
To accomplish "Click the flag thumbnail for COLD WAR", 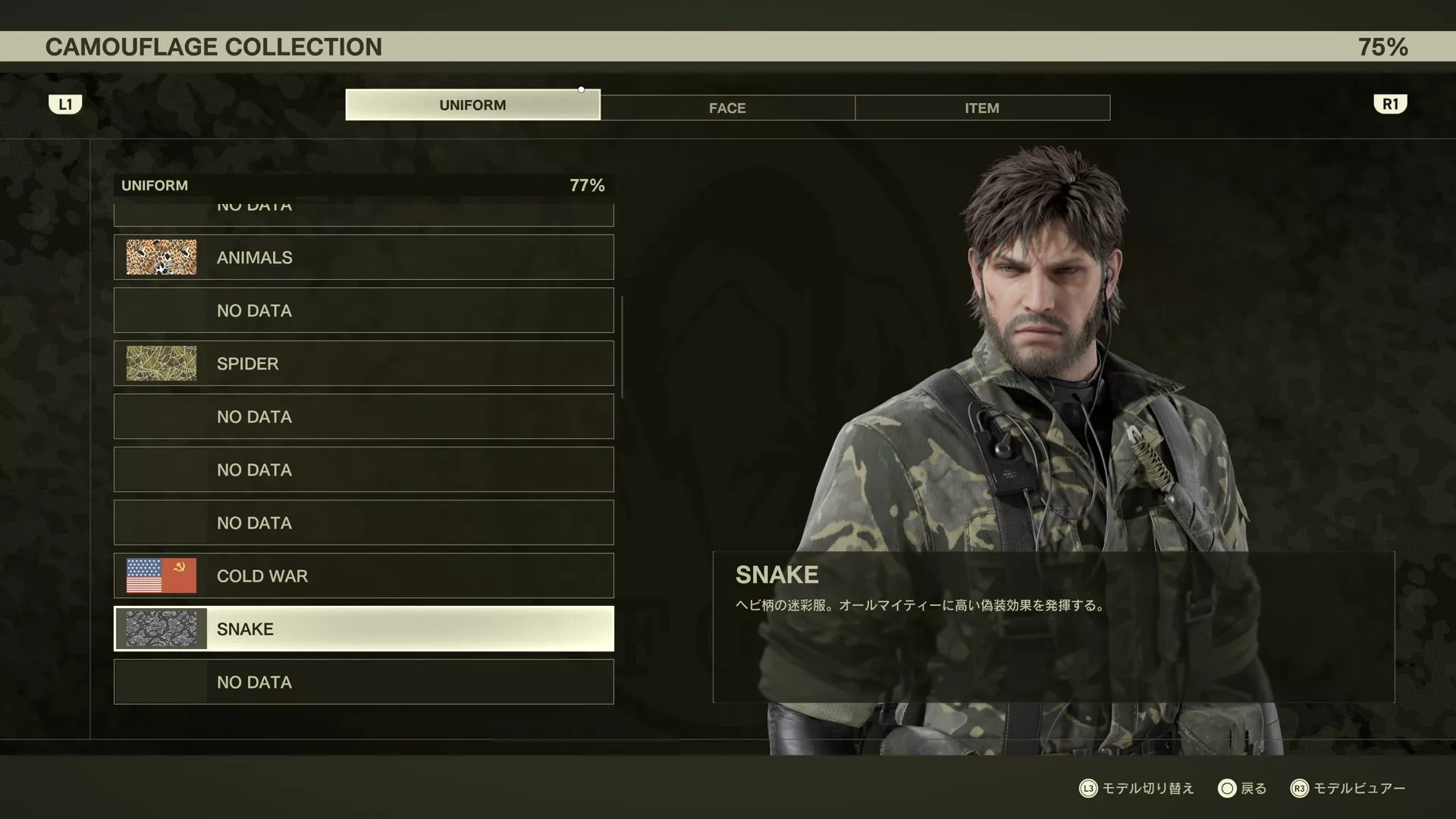I will (161, 576).
